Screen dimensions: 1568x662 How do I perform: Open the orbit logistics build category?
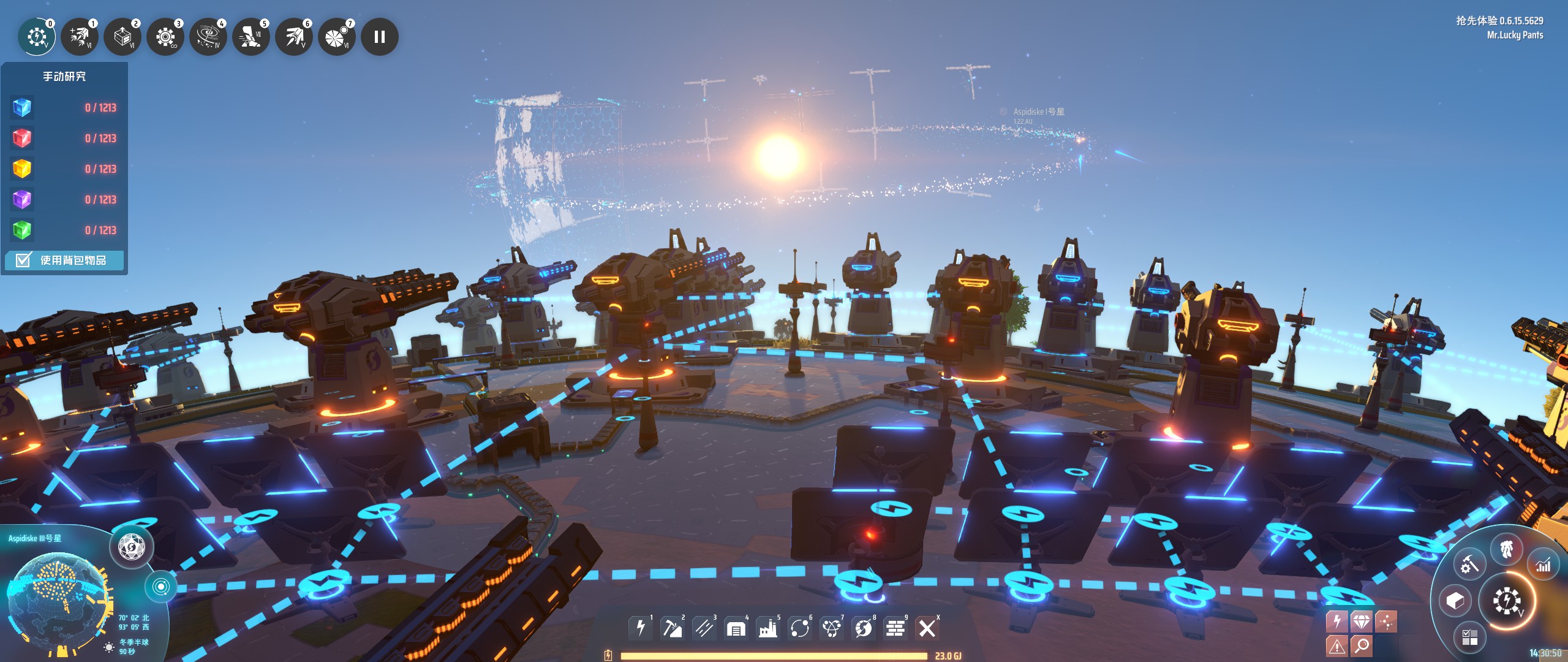coord(800,628)
